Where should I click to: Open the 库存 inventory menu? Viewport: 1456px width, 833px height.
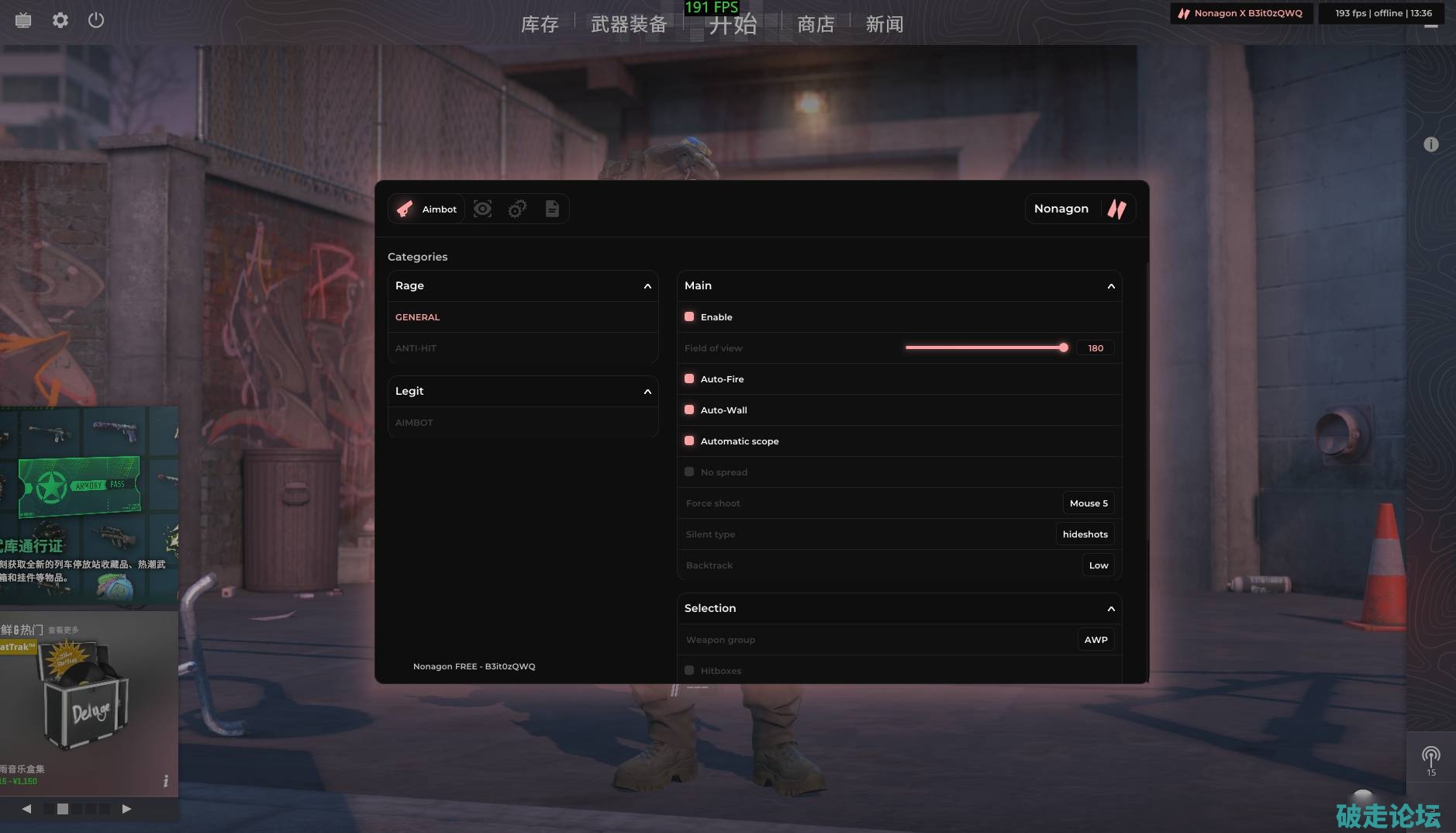[540, 24]
